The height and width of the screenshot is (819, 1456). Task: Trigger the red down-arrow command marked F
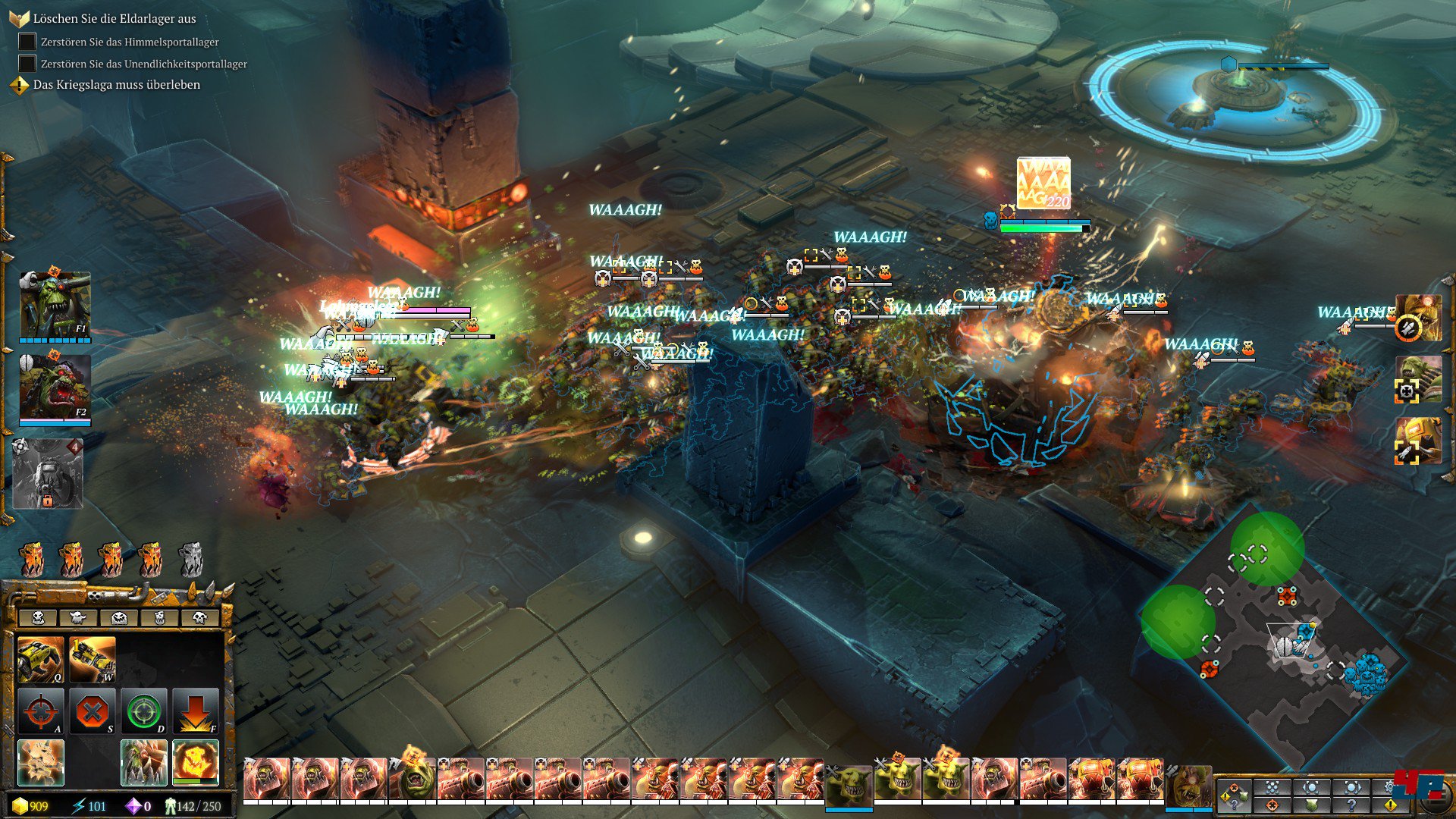(x=196, y=711)
